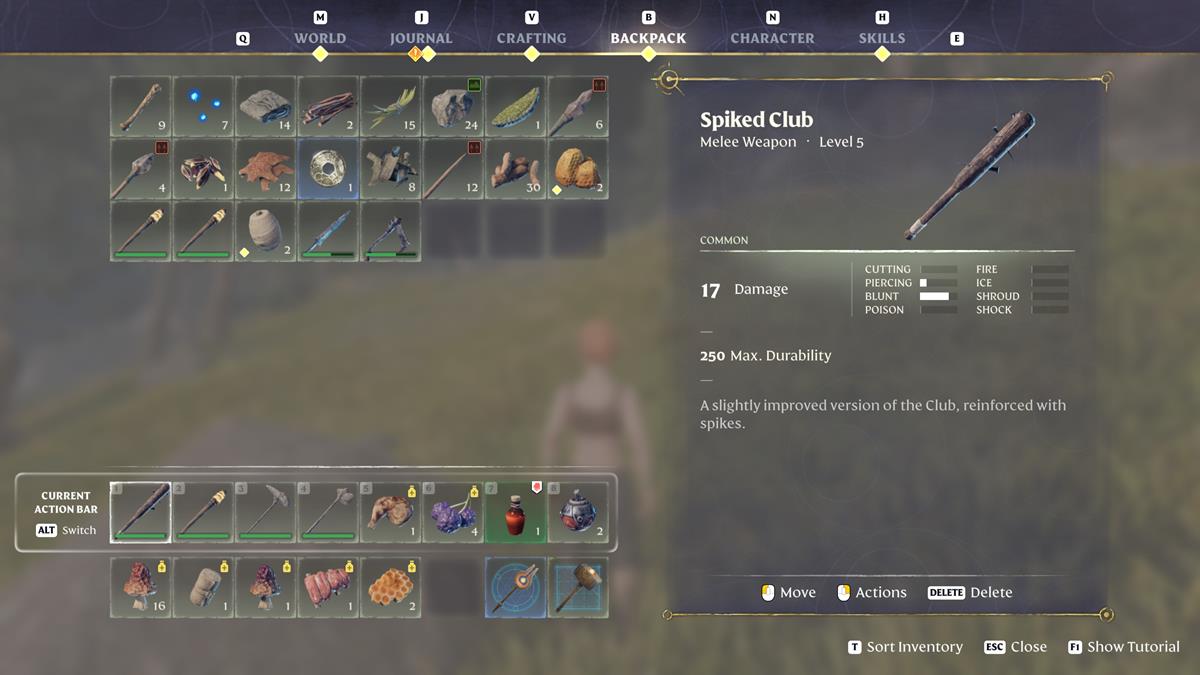
Task: Pick the raw ribs meat slot
Action: point(328,587)
